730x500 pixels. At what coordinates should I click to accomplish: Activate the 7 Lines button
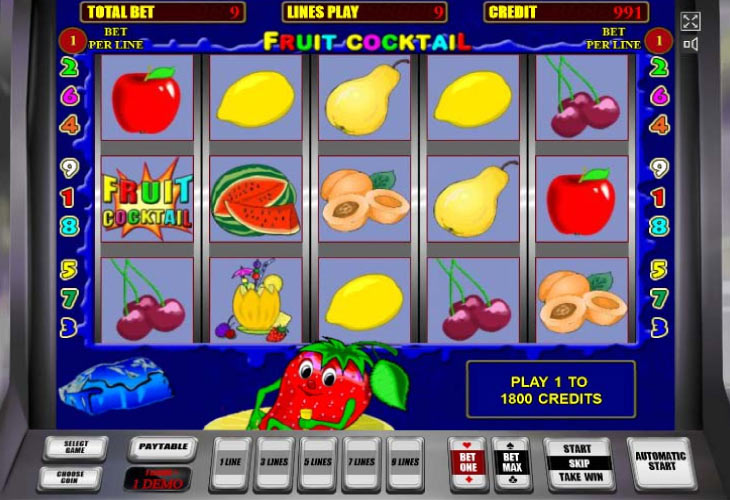tap(362, 462)
